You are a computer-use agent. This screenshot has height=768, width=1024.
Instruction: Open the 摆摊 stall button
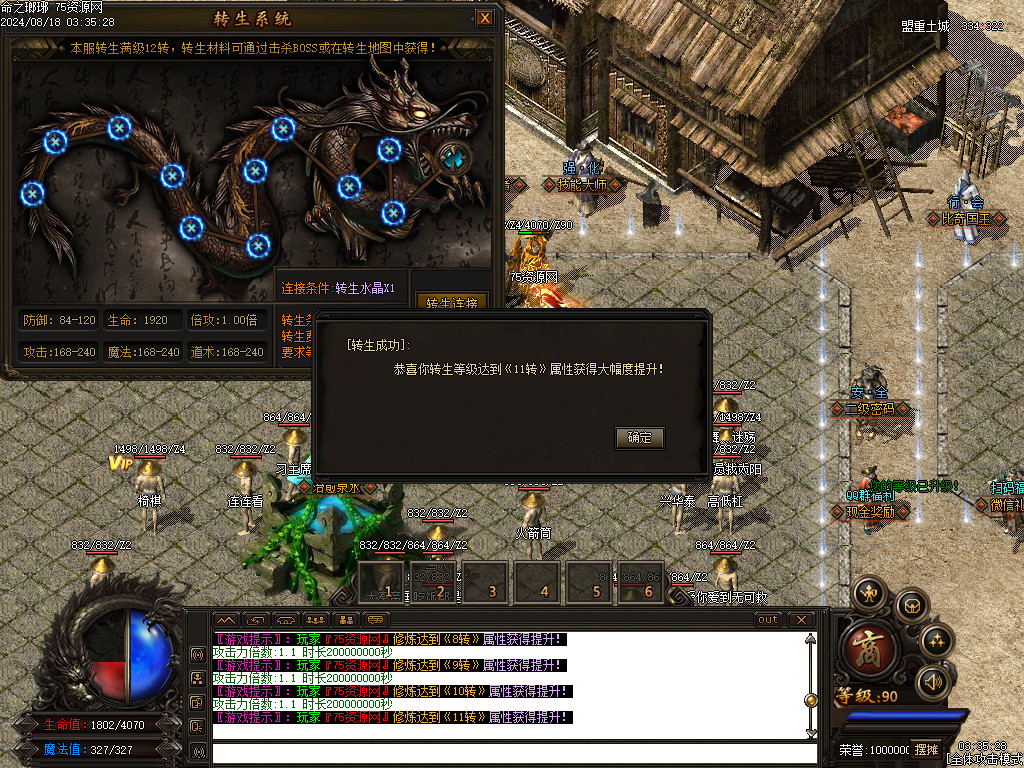tap(926, 749)
